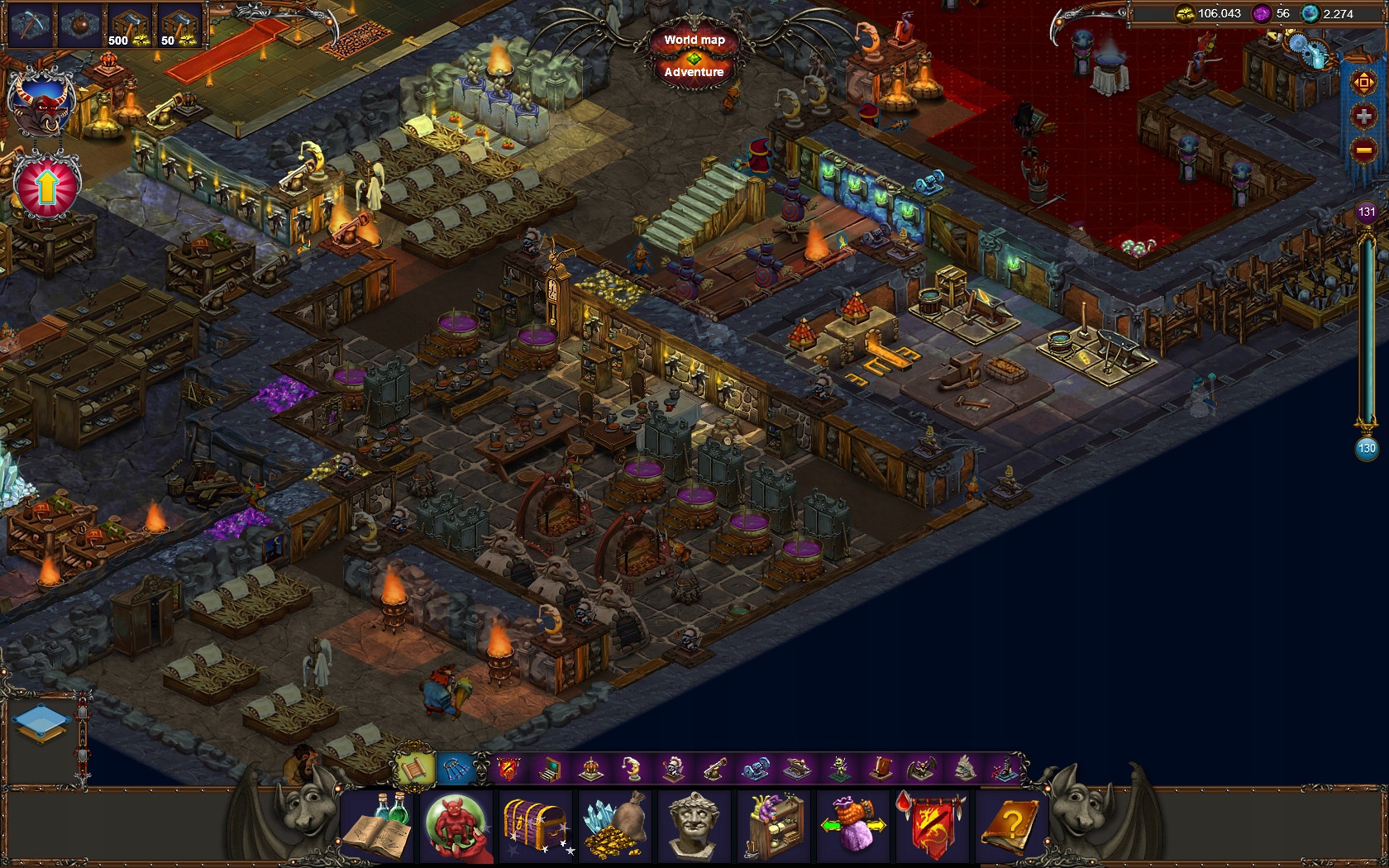The height and width of the screenshot is (868, 1389).
Task: Switch to the blue tools category tab
Action: (x=456, y=769)
